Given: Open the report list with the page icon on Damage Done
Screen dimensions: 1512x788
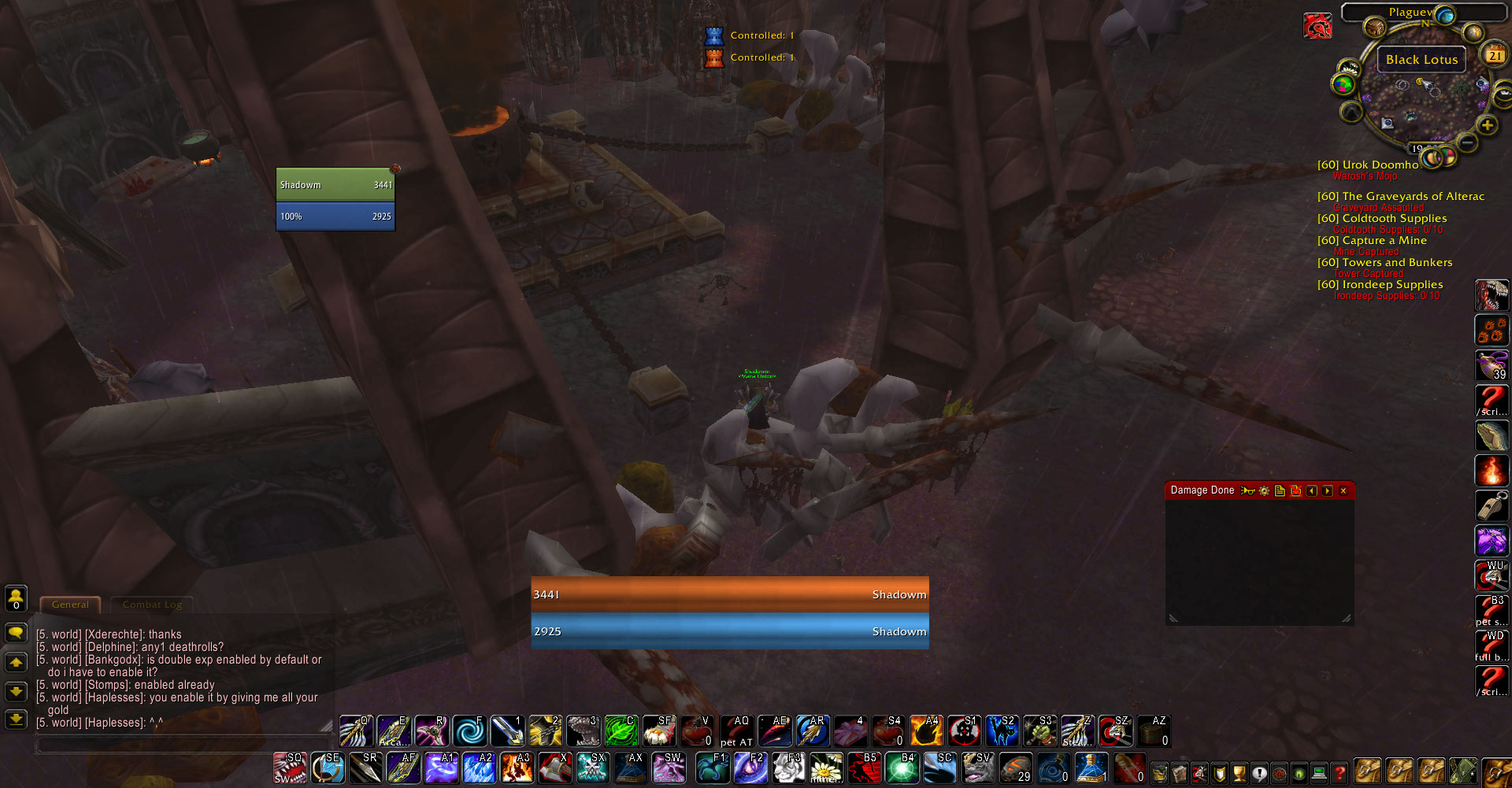Looking at the screenshot, I should (1280, 490).
